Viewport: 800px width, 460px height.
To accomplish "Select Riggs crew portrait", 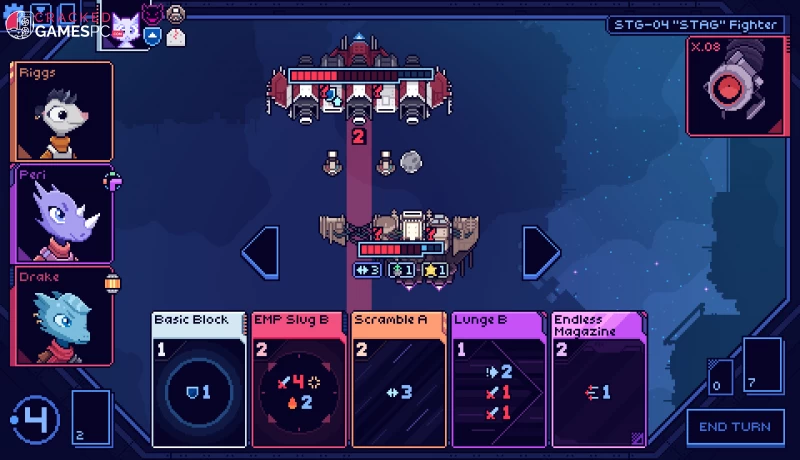I will pos(62,110).
